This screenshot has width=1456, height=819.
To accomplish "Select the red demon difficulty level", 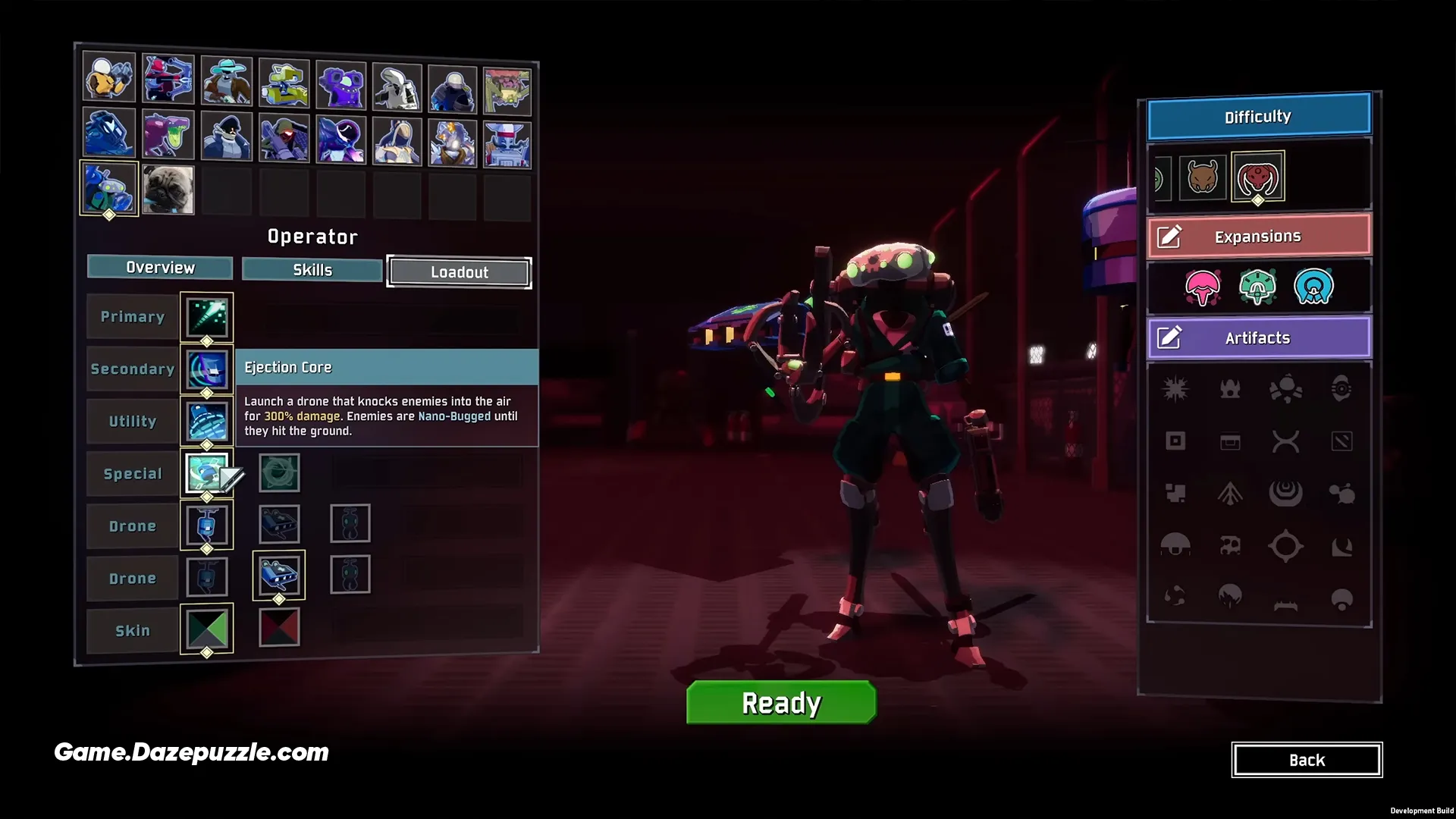I will [x=1258, y=175].
